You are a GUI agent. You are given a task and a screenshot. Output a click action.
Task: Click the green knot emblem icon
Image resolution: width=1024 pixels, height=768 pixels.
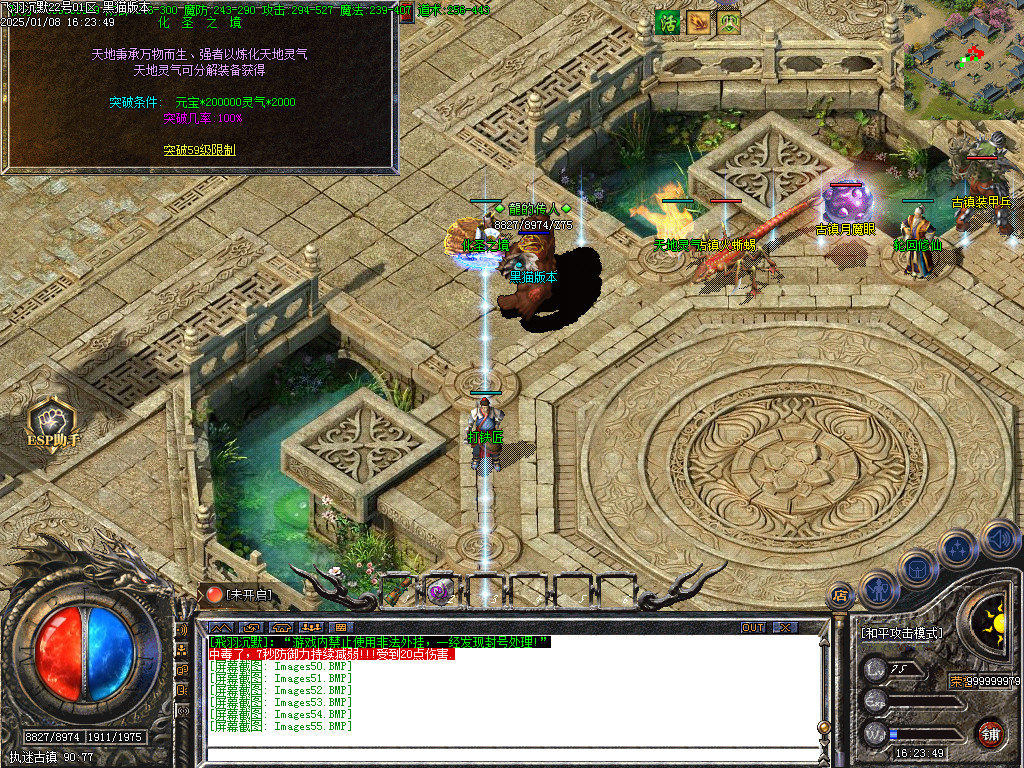[729, 22]
